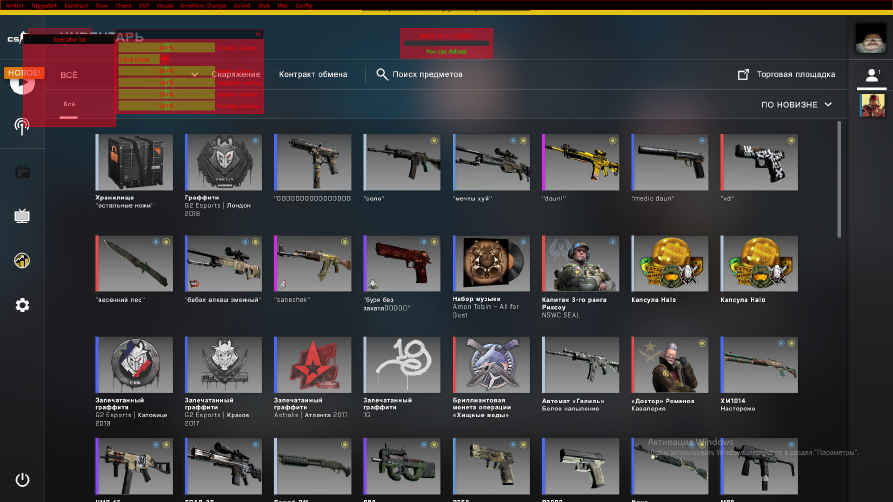This screenshot has height=502, width=893.
Task: Open the TV watch icon in sidebar
Action: [x=22, y=215]
